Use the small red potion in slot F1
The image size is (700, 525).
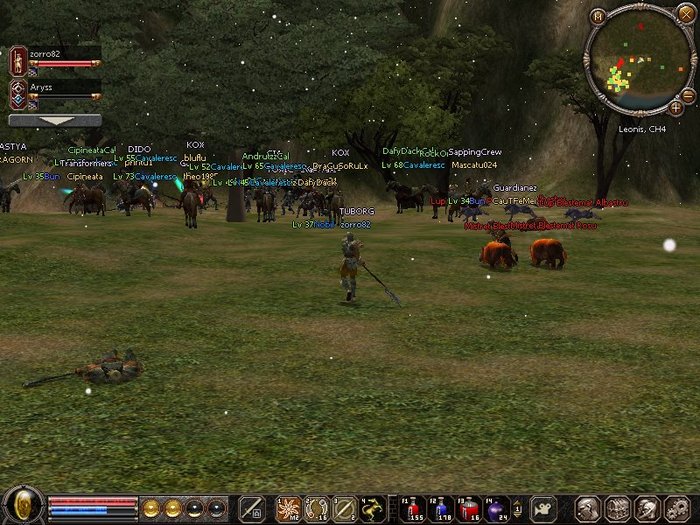[x=413, y=507]
